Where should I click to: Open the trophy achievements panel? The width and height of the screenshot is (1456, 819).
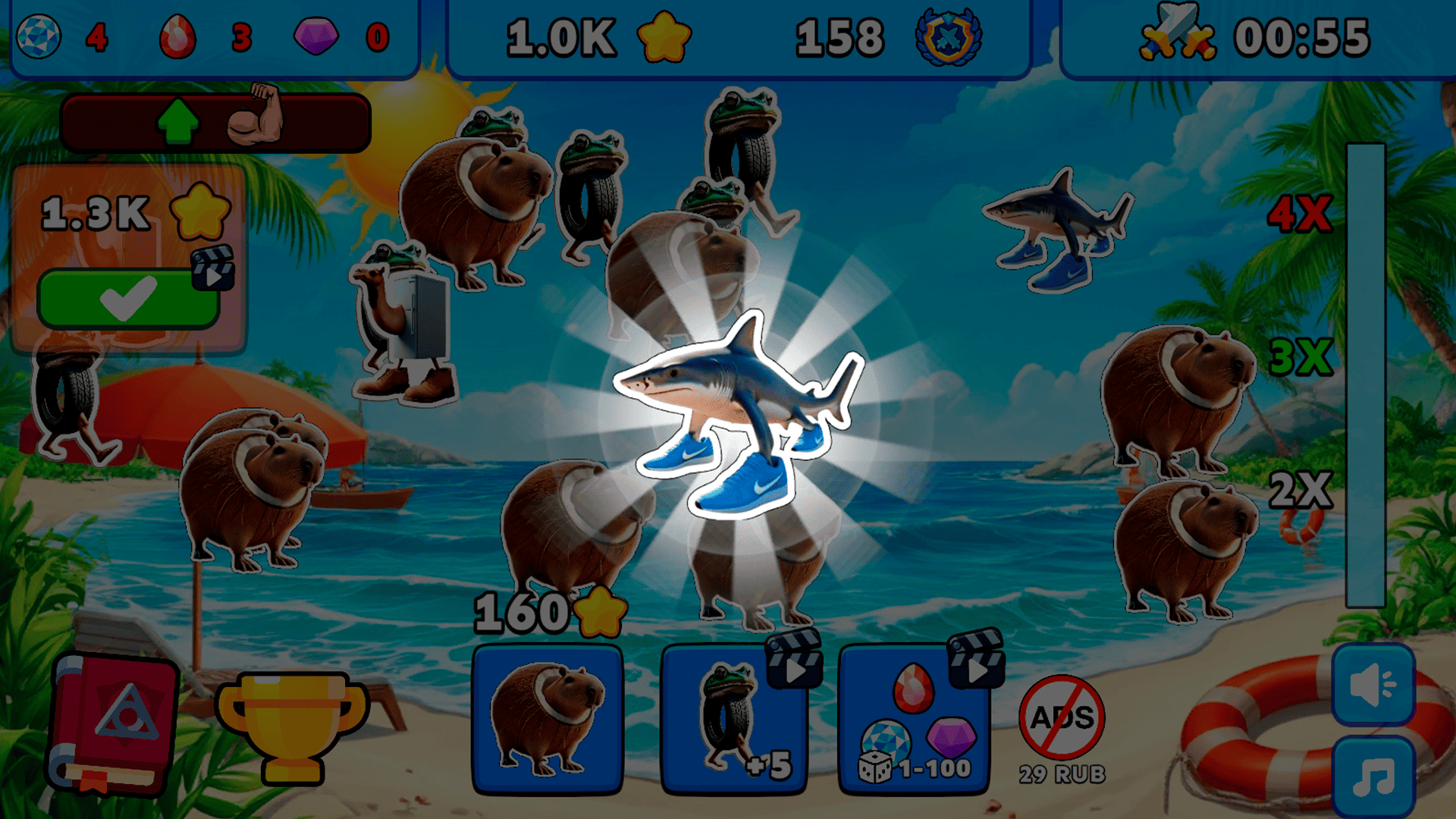292,728
